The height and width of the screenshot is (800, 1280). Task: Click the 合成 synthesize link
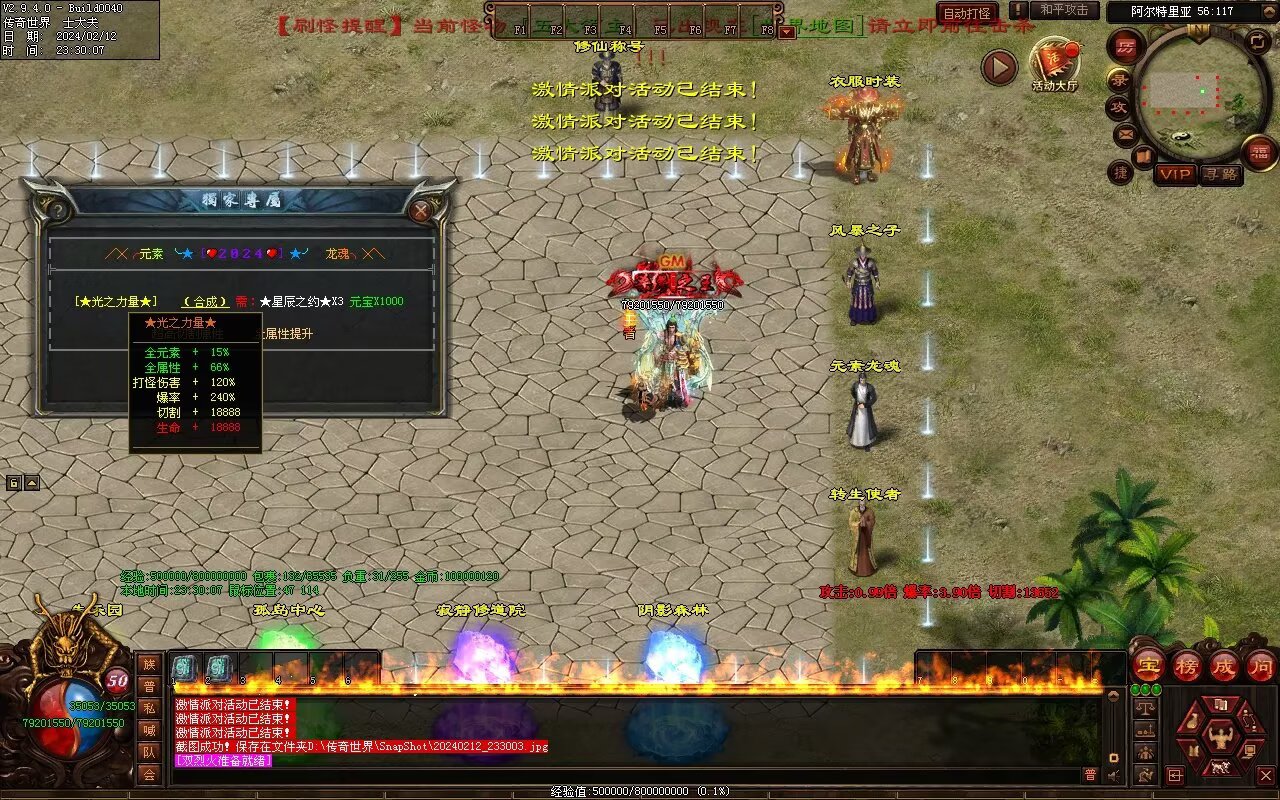(x=205, y=302)
